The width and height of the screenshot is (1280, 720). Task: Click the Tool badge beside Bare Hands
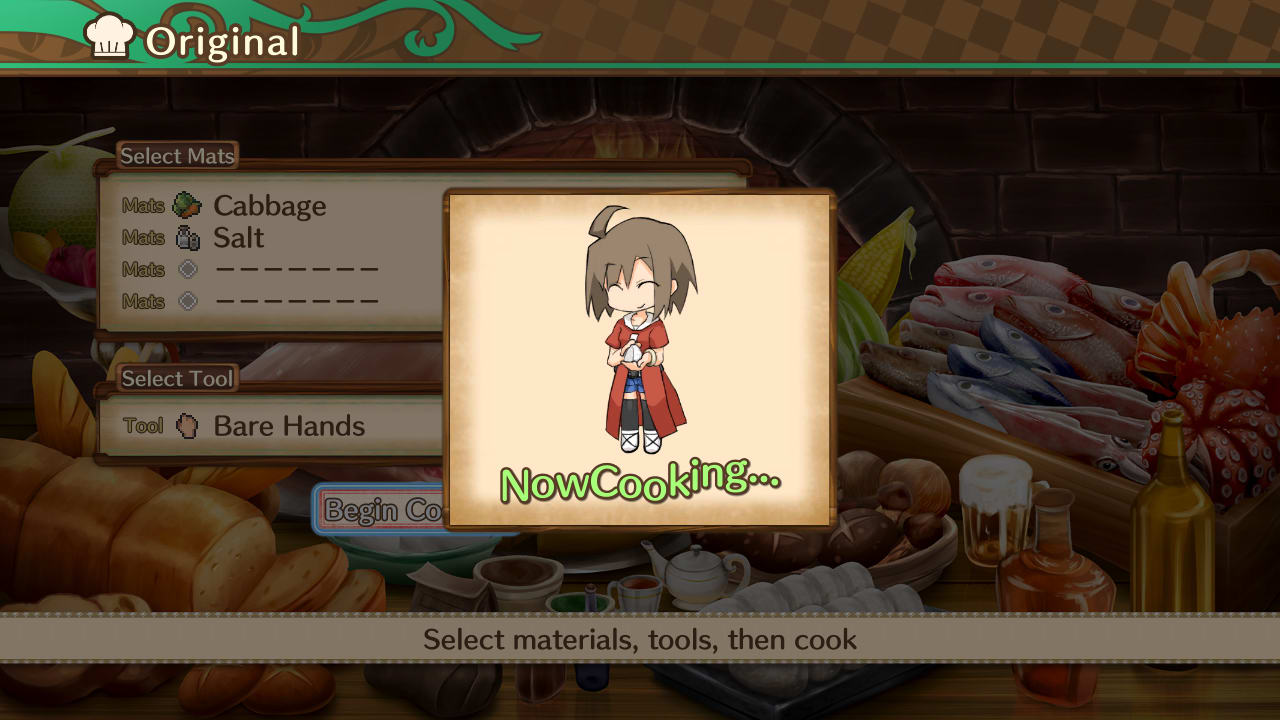tap(143, 425)
